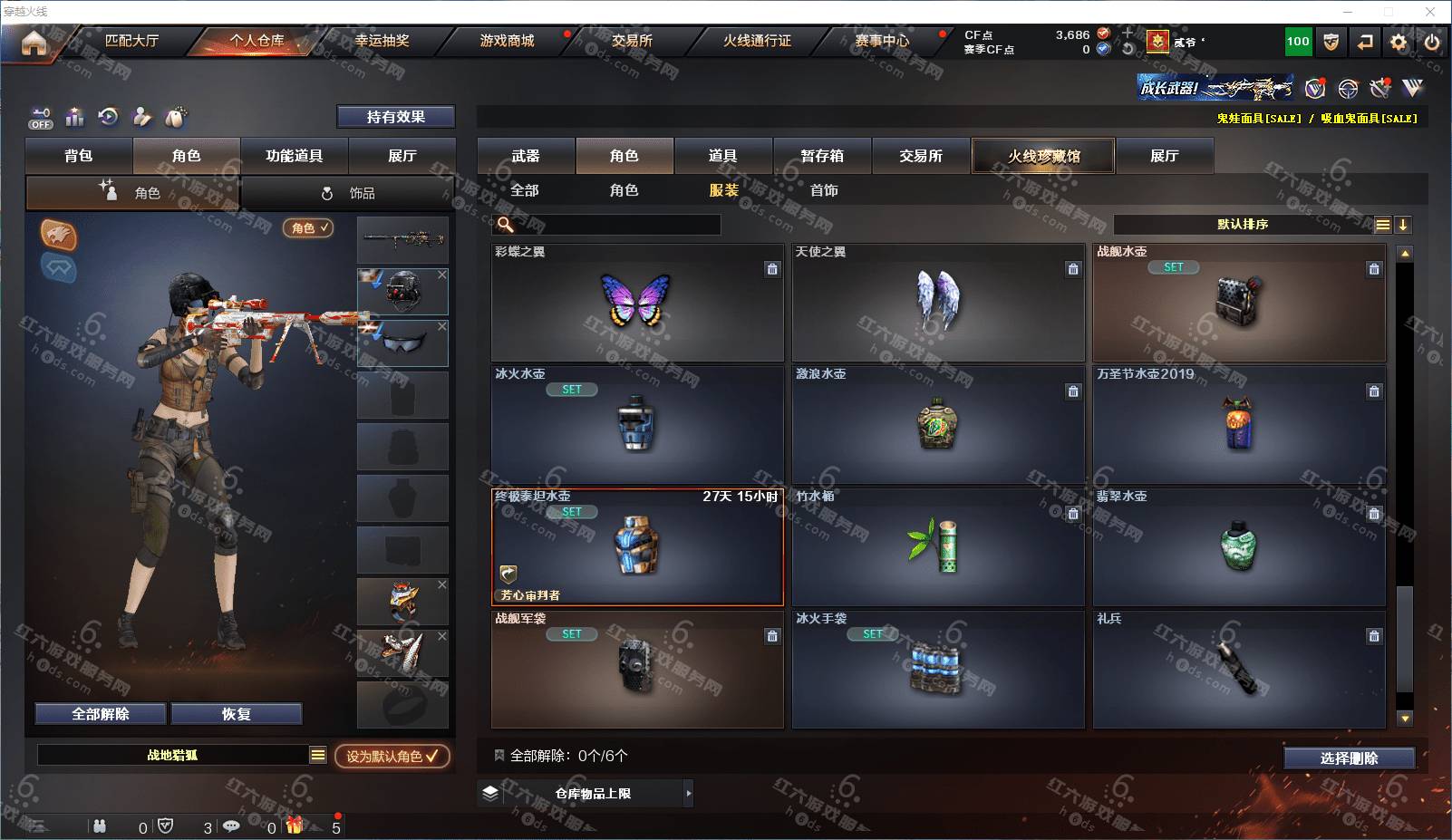Choose the 首饰 subcategory
Viewport: 1452px width, 840px height.
pyautogui.click(x=824, y=190)
